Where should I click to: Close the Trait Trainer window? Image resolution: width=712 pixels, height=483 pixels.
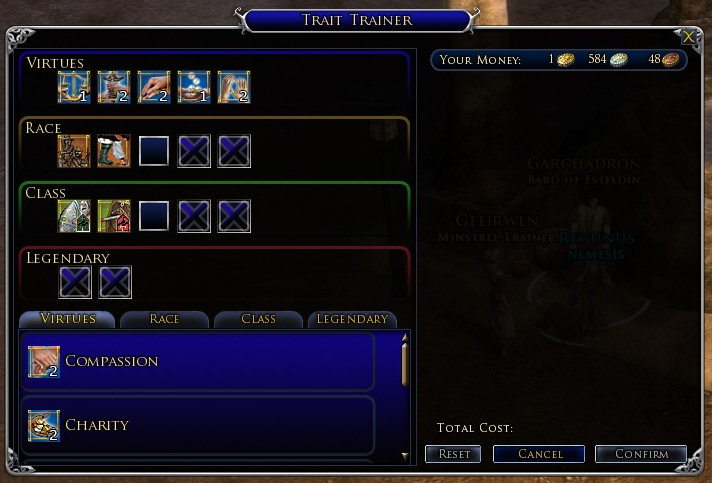tap(688, 37)
